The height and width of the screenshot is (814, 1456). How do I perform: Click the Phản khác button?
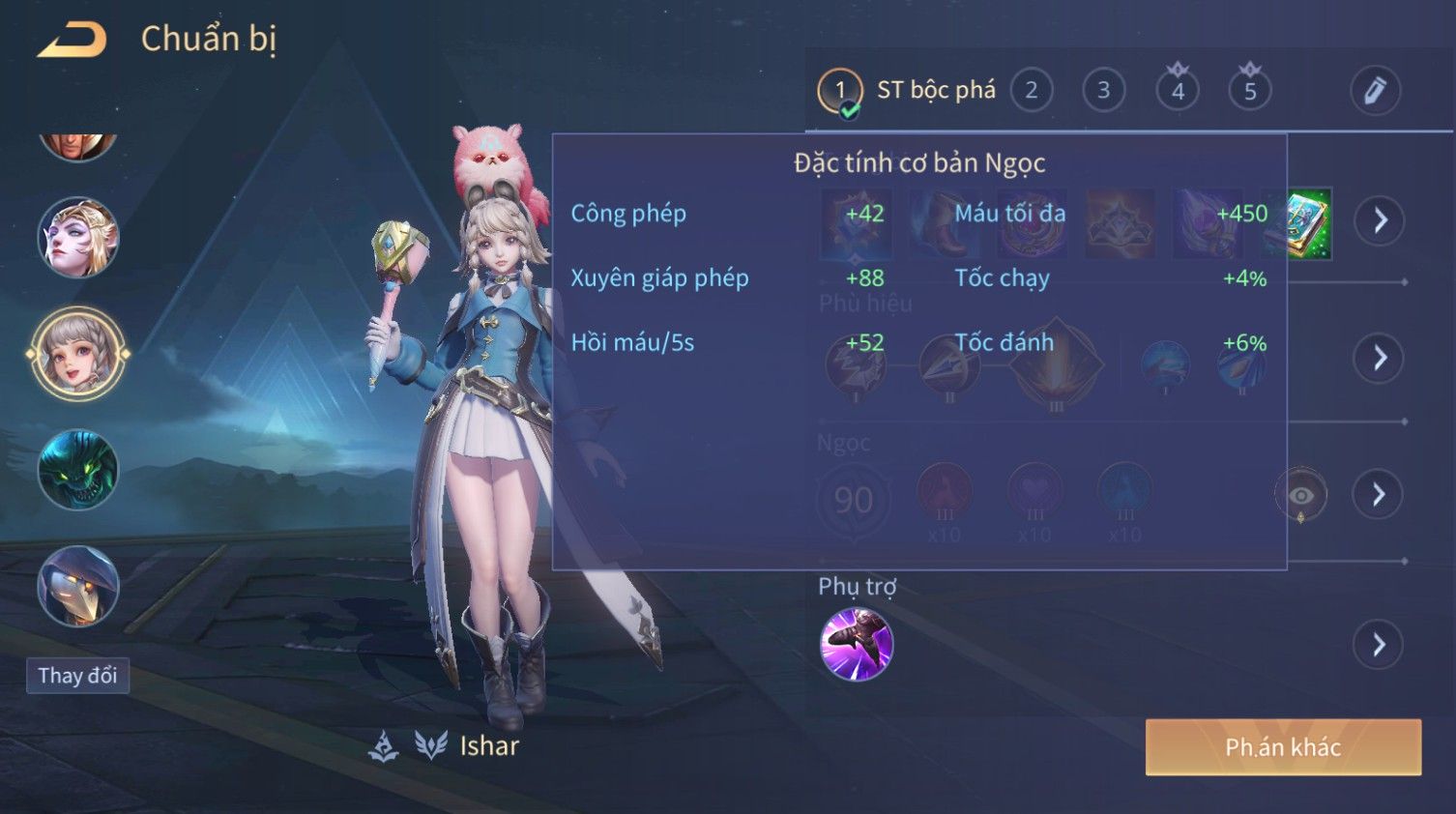point(1283,747)
